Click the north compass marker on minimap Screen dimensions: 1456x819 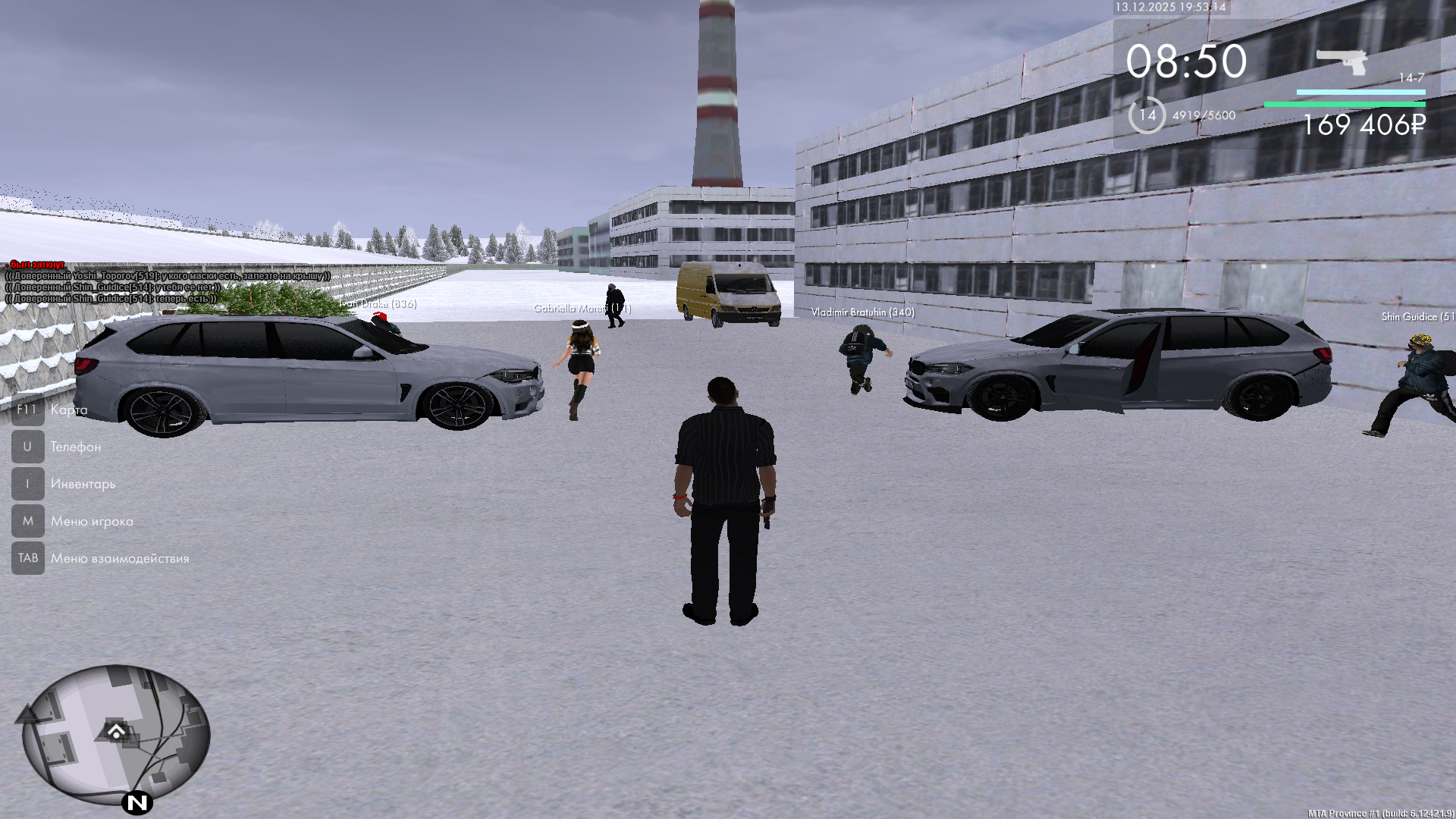137,802
